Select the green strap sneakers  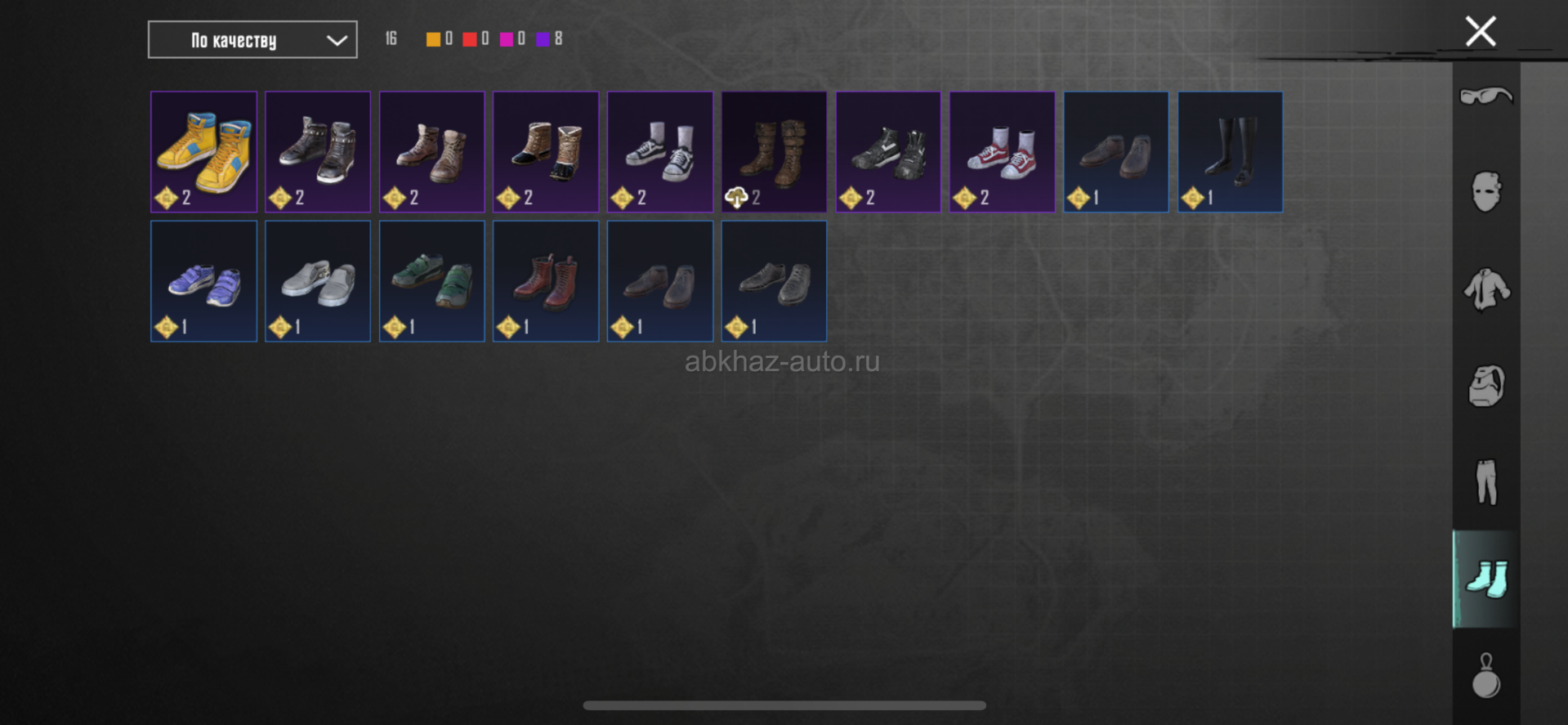tap(431, 281)
